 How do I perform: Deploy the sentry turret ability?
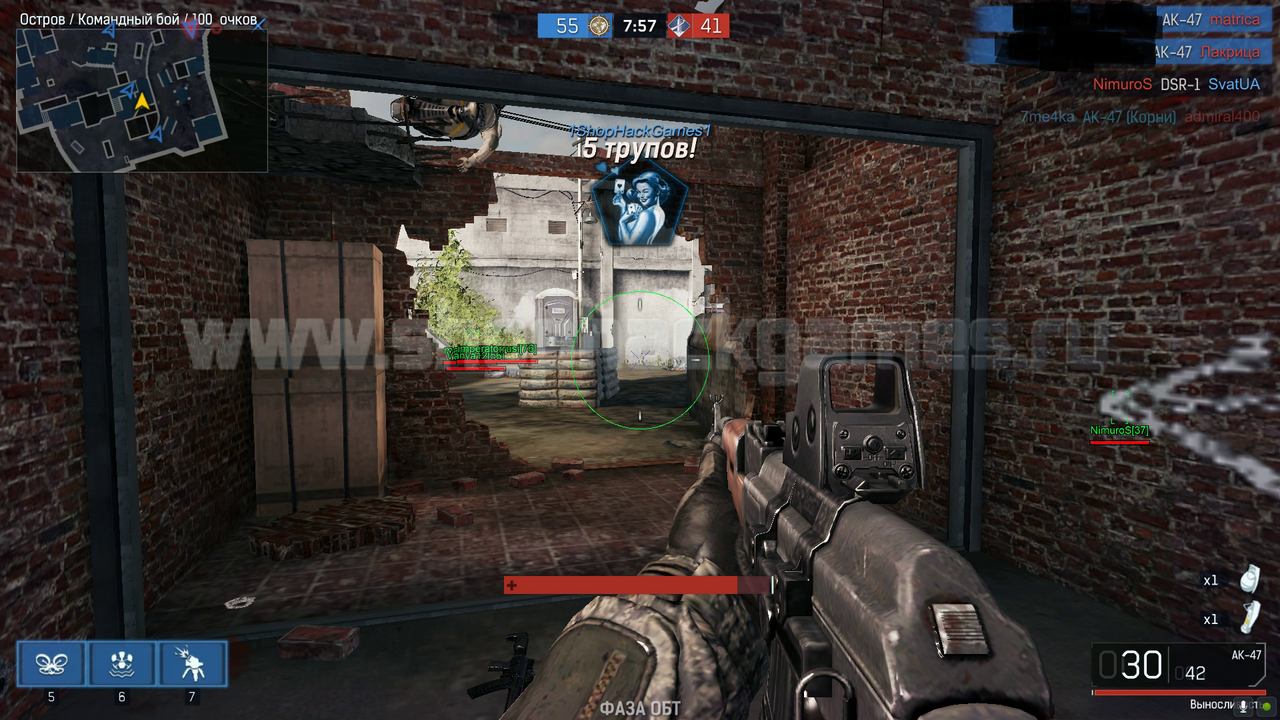coord(192,664)
